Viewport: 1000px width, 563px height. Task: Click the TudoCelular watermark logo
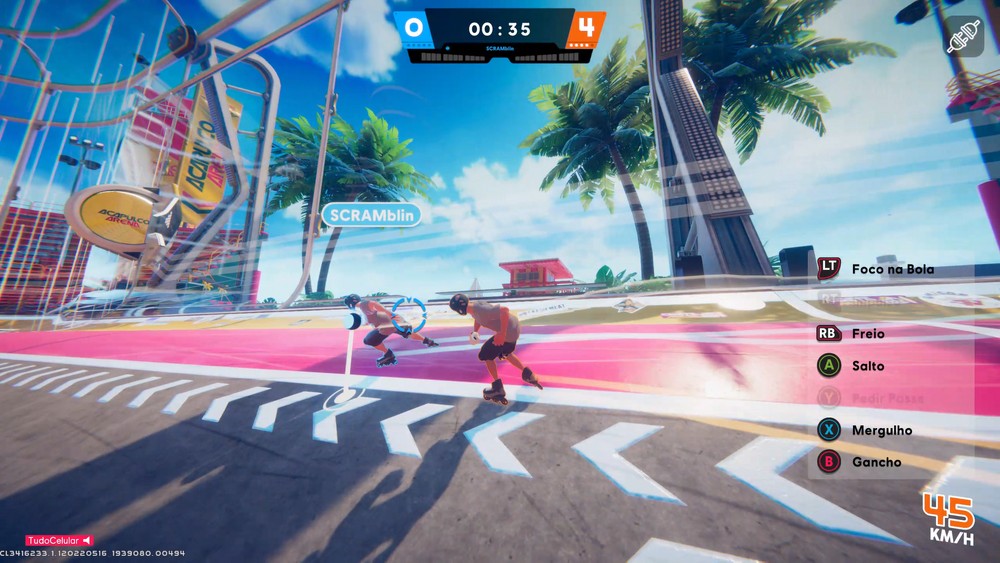59,540
